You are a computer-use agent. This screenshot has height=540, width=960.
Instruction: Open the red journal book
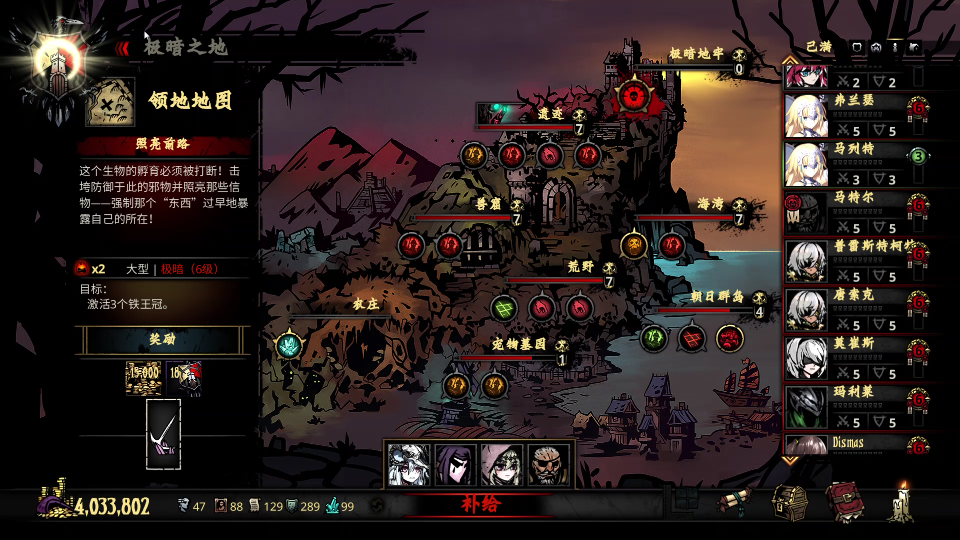click(x=844, y=503)
